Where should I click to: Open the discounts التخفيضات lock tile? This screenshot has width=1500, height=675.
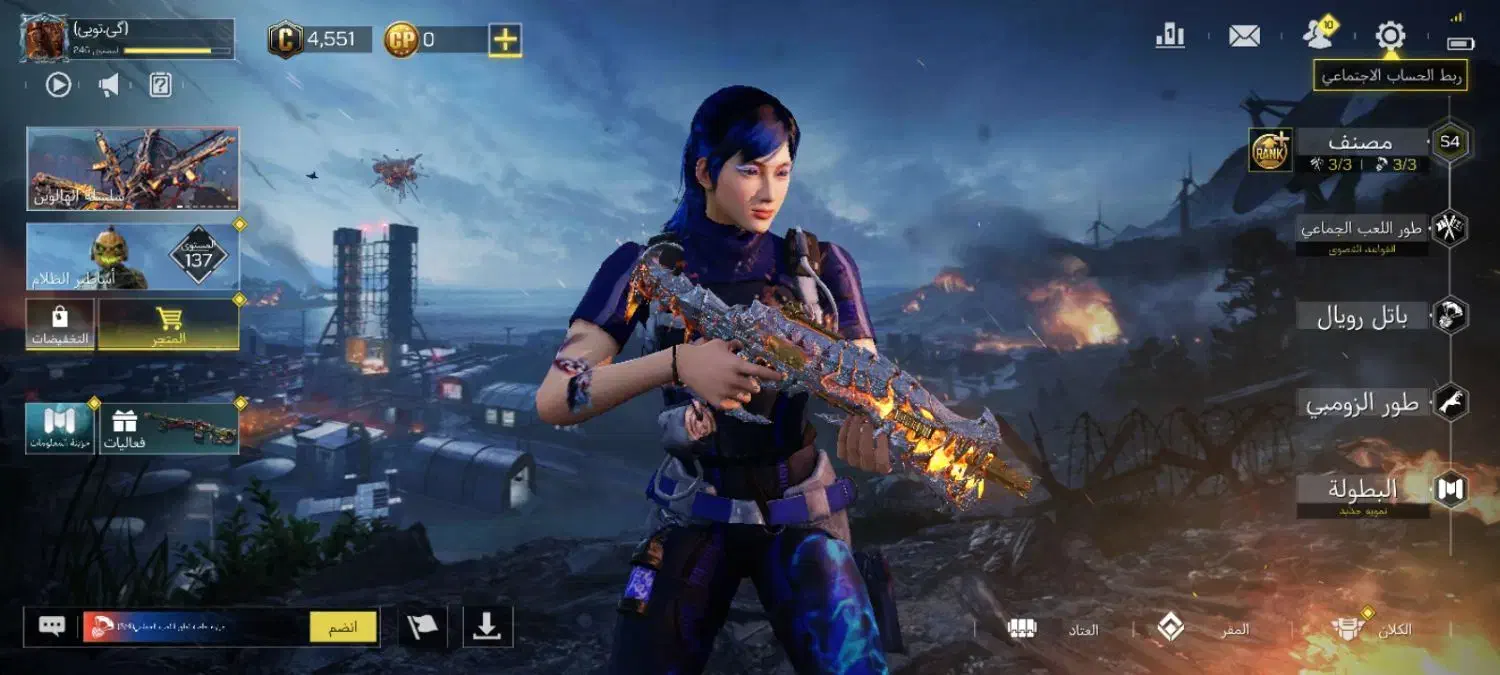(60, 325)
